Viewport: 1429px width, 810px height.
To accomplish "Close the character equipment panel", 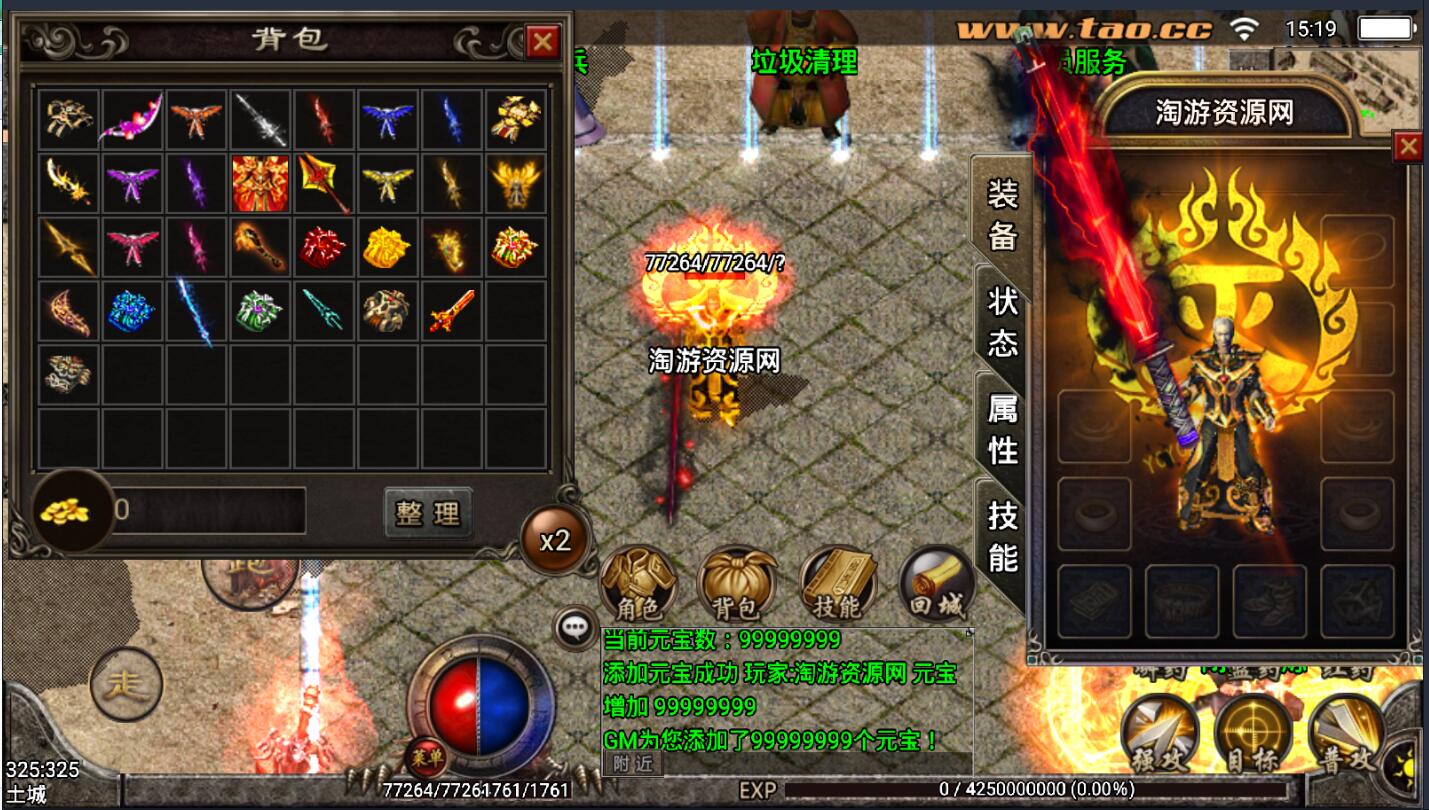I will tap(1408, 147).
